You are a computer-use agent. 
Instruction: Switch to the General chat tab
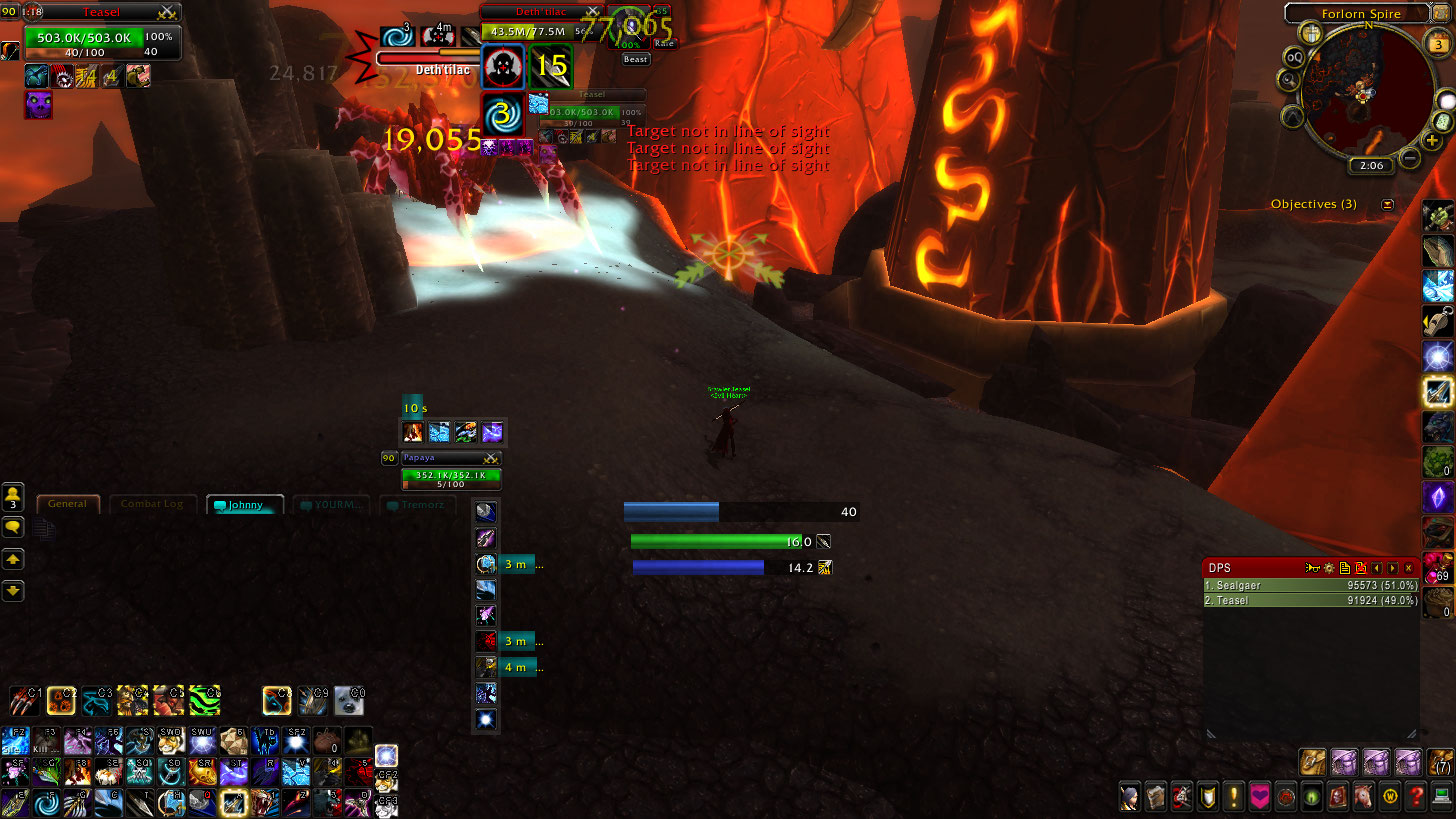[x=68, y=504]
